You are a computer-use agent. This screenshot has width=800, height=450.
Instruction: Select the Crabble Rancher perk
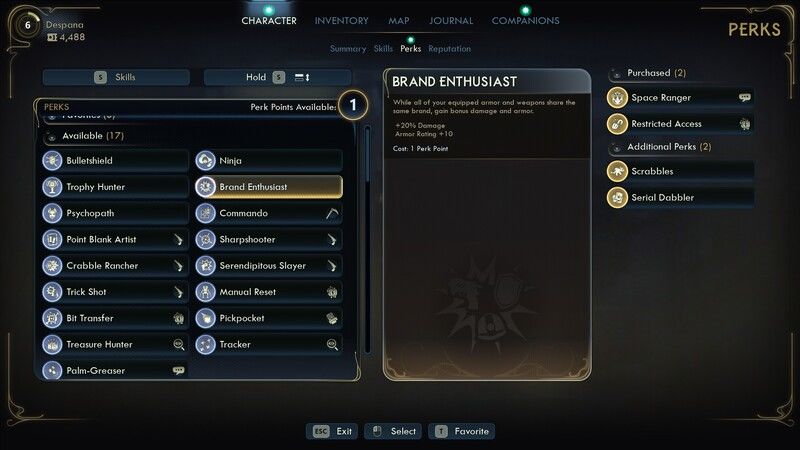coord(115,266)
